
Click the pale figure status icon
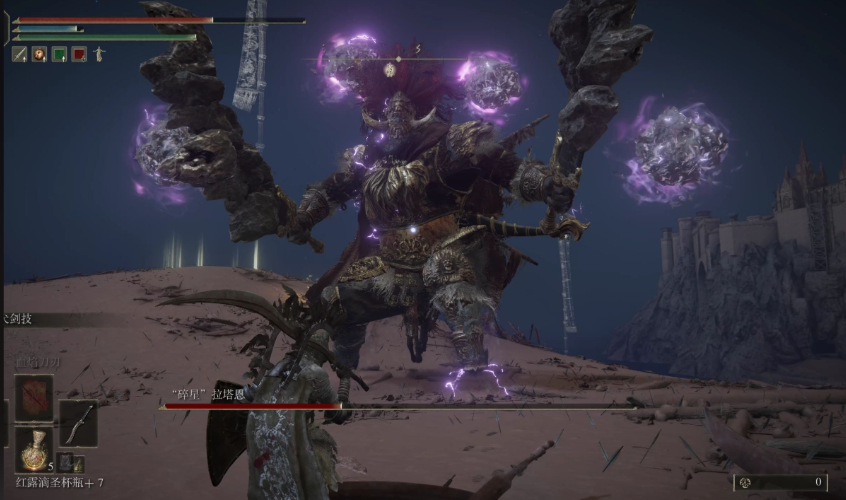tap(99, 54)
